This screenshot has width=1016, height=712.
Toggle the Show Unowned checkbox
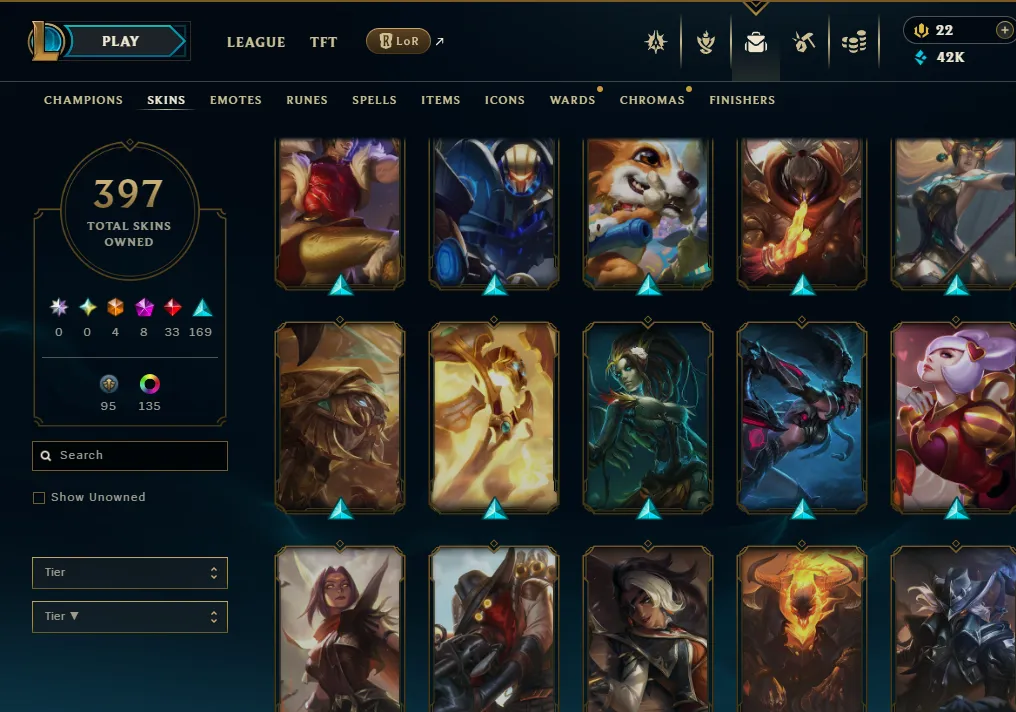point(39,497)
